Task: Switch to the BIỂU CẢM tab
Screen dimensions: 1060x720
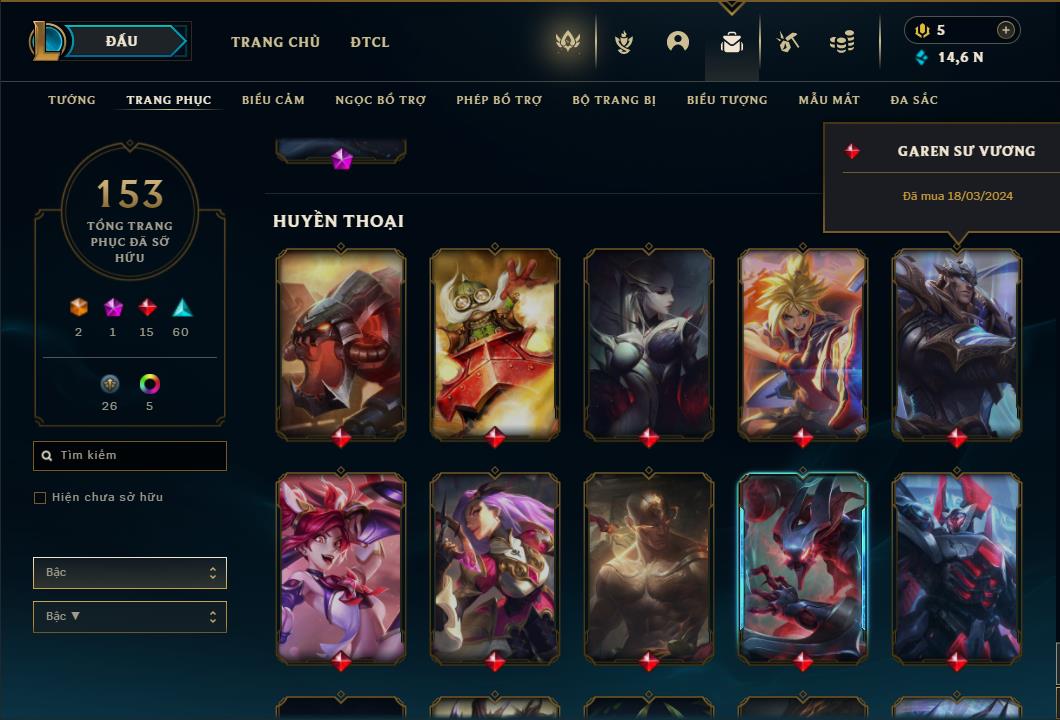Action: coord(273,100)
